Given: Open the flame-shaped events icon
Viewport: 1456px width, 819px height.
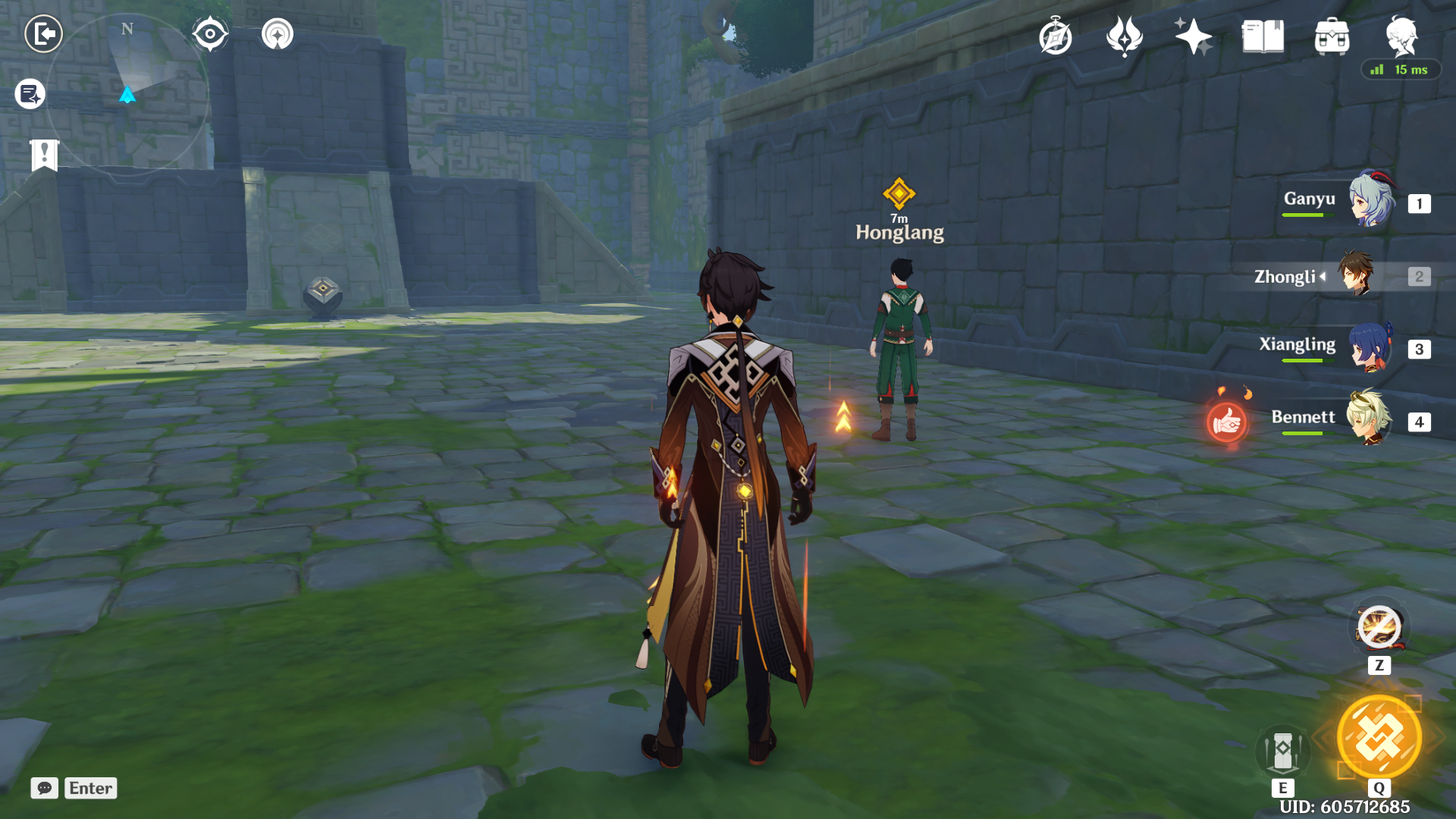Looking at the screenshot, I should [1124, 36].
